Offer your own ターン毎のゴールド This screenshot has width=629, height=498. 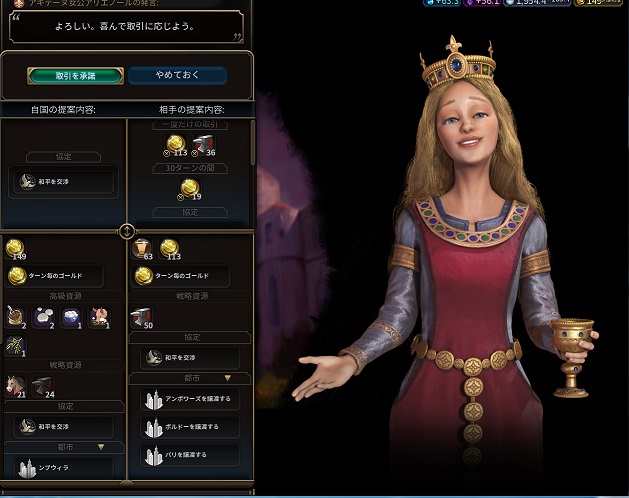62,275
